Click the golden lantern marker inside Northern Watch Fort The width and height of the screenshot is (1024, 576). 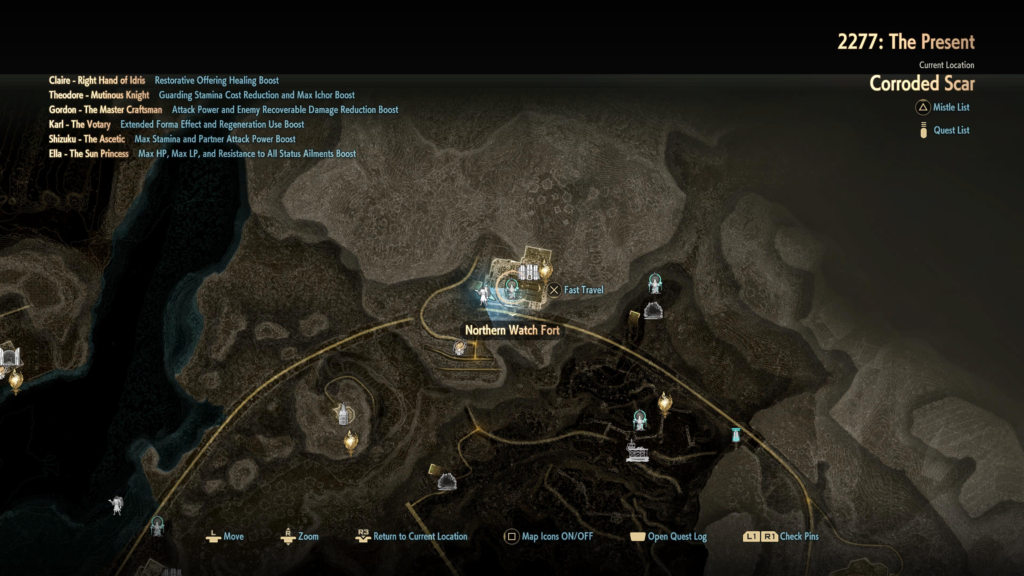click(545, 269)
